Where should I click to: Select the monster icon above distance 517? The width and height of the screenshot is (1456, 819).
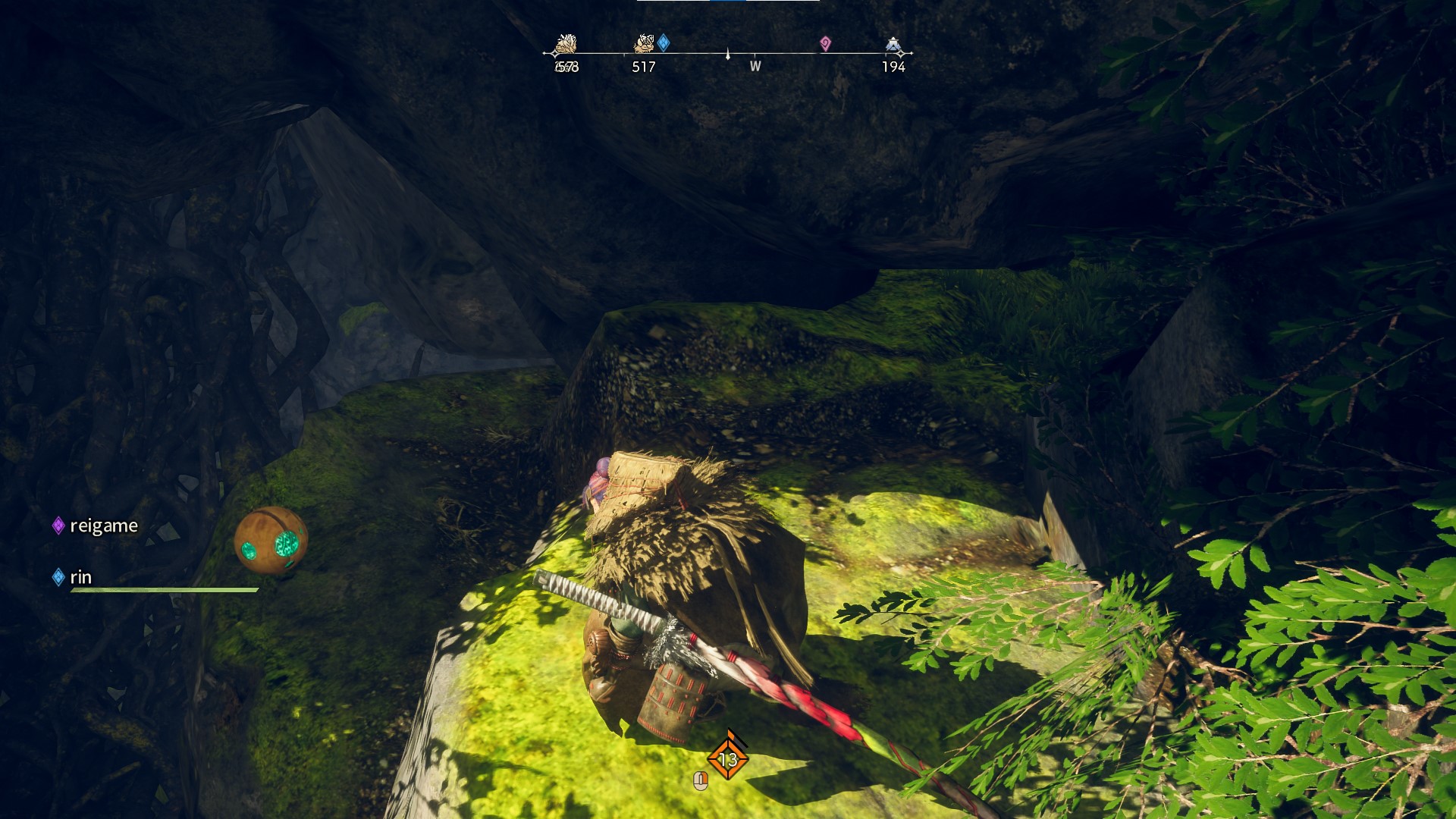[x=644, y=43]
